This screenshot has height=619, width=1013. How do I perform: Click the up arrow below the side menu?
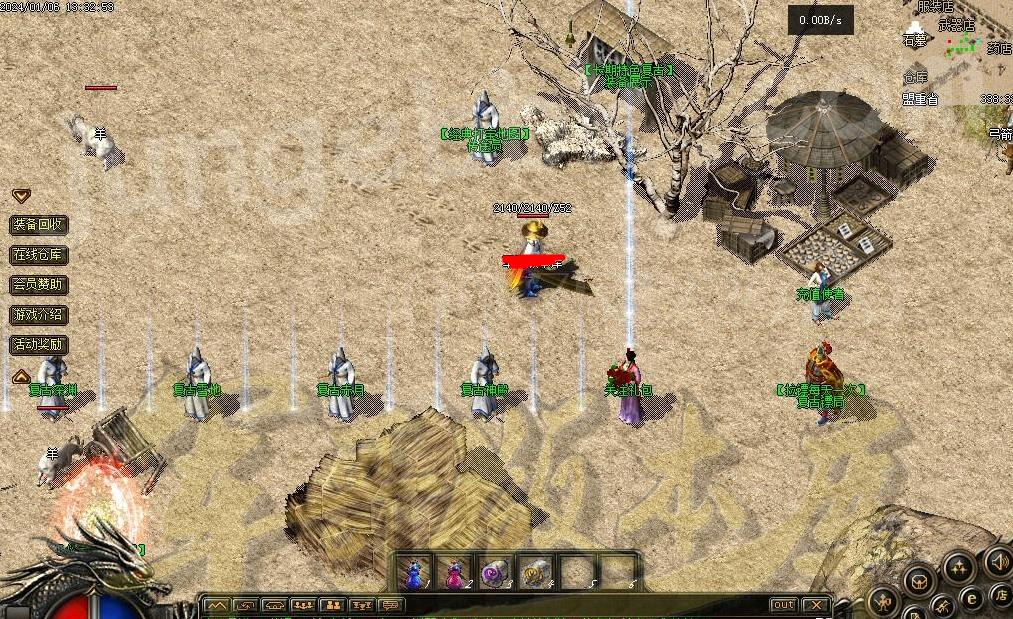20,376
